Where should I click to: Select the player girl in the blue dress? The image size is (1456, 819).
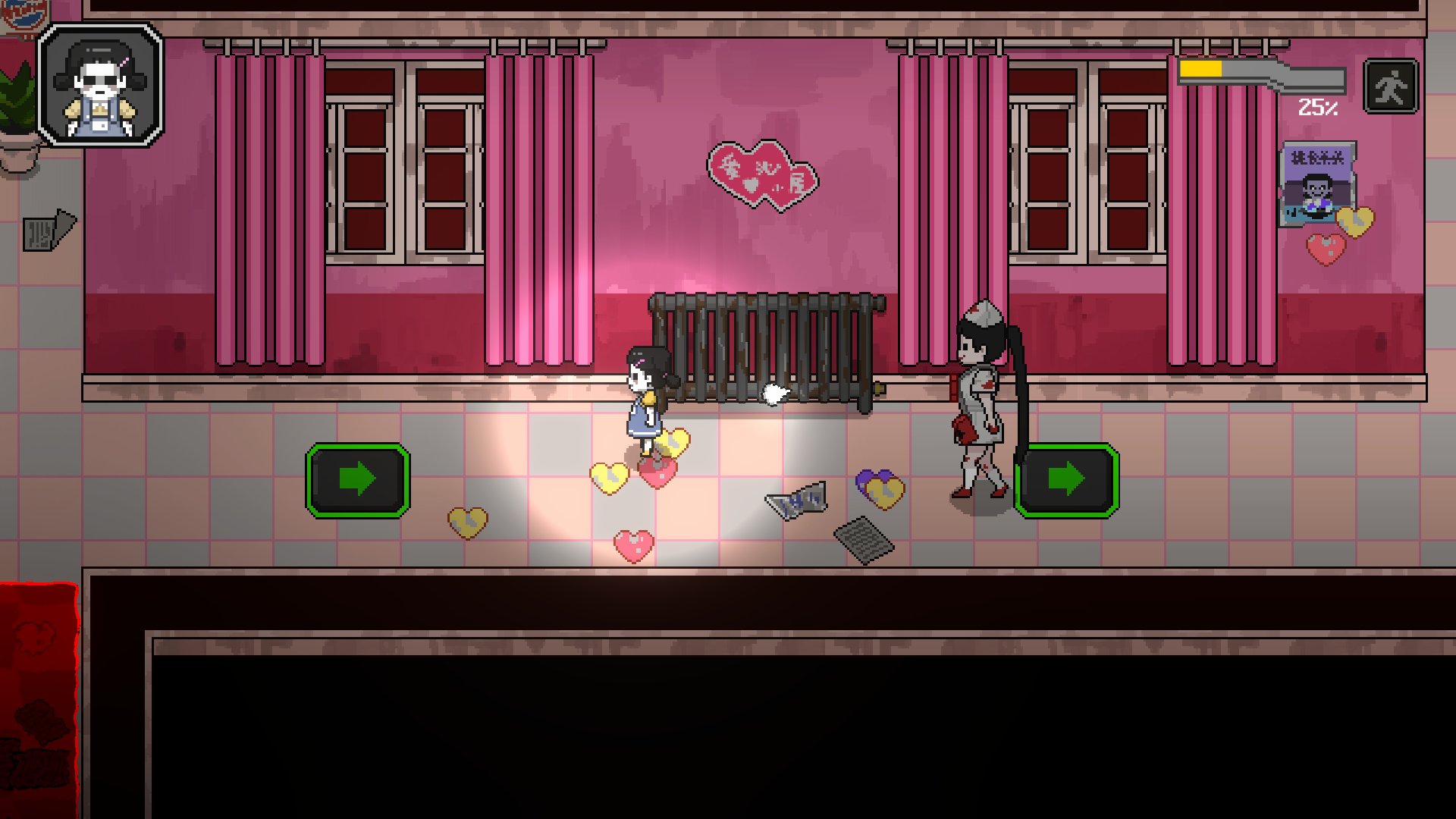[645, 402]
